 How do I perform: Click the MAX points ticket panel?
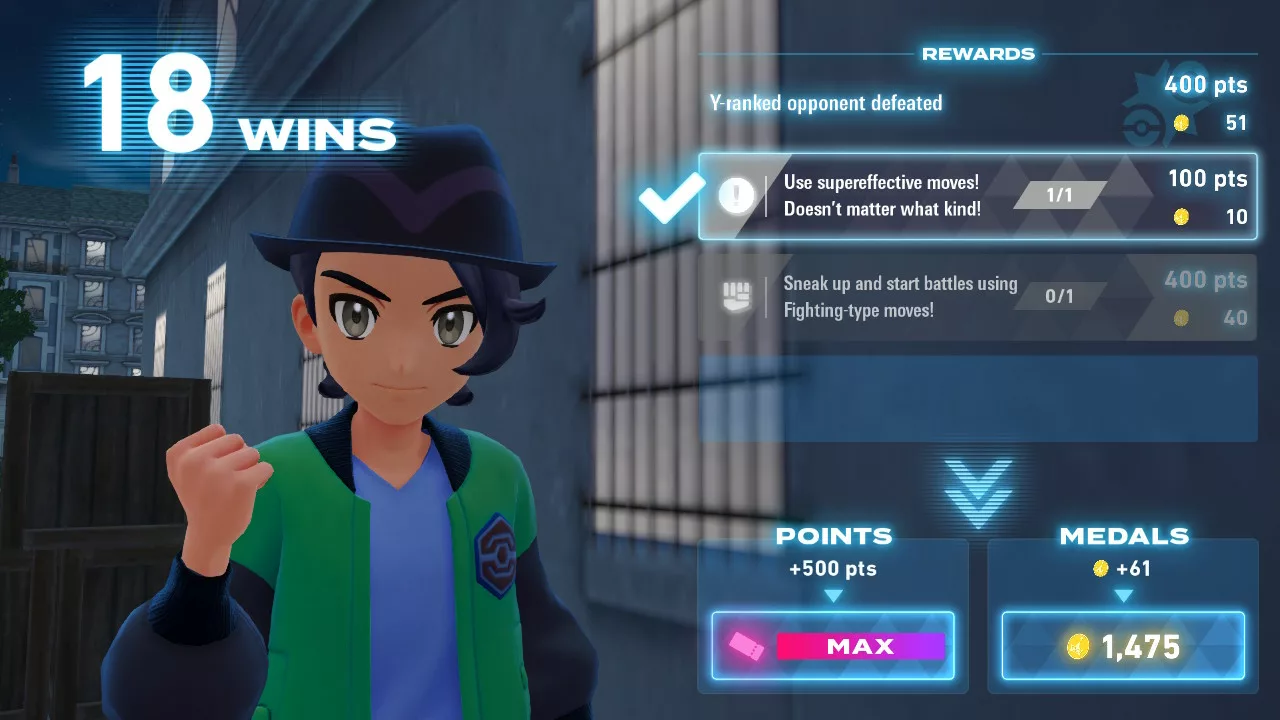pyautogui.click(x=833, y=646)
